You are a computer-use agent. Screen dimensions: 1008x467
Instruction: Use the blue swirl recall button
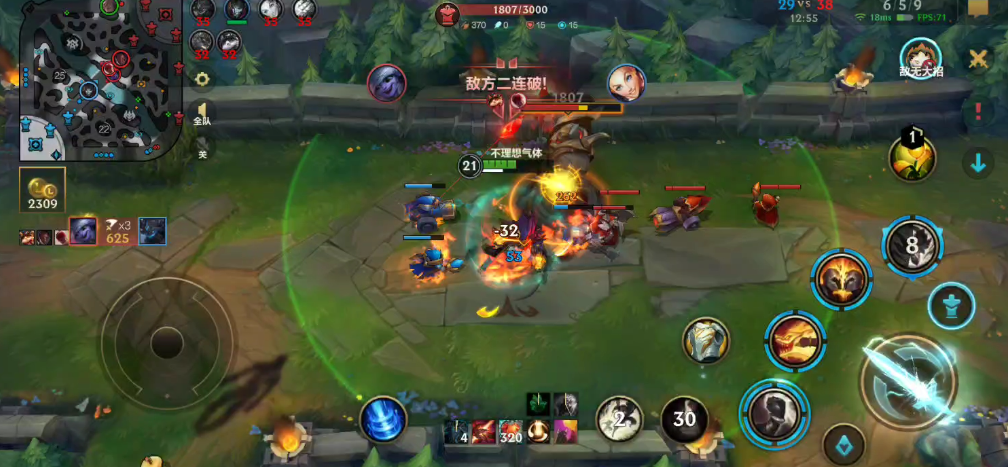(383, 419)
